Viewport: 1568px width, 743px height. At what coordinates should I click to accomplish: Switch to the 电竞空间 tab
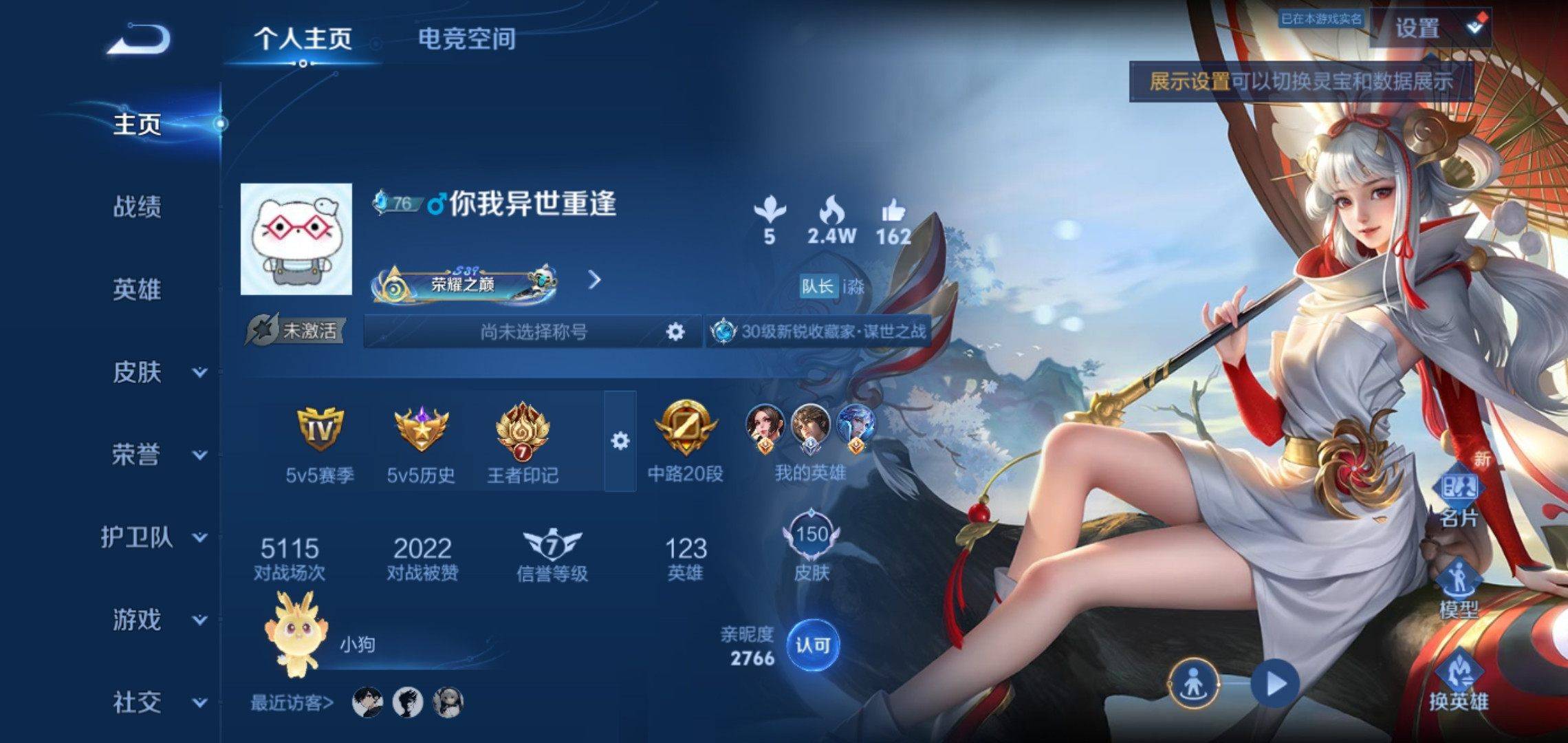pyautogui.click(x=466, y=39)
